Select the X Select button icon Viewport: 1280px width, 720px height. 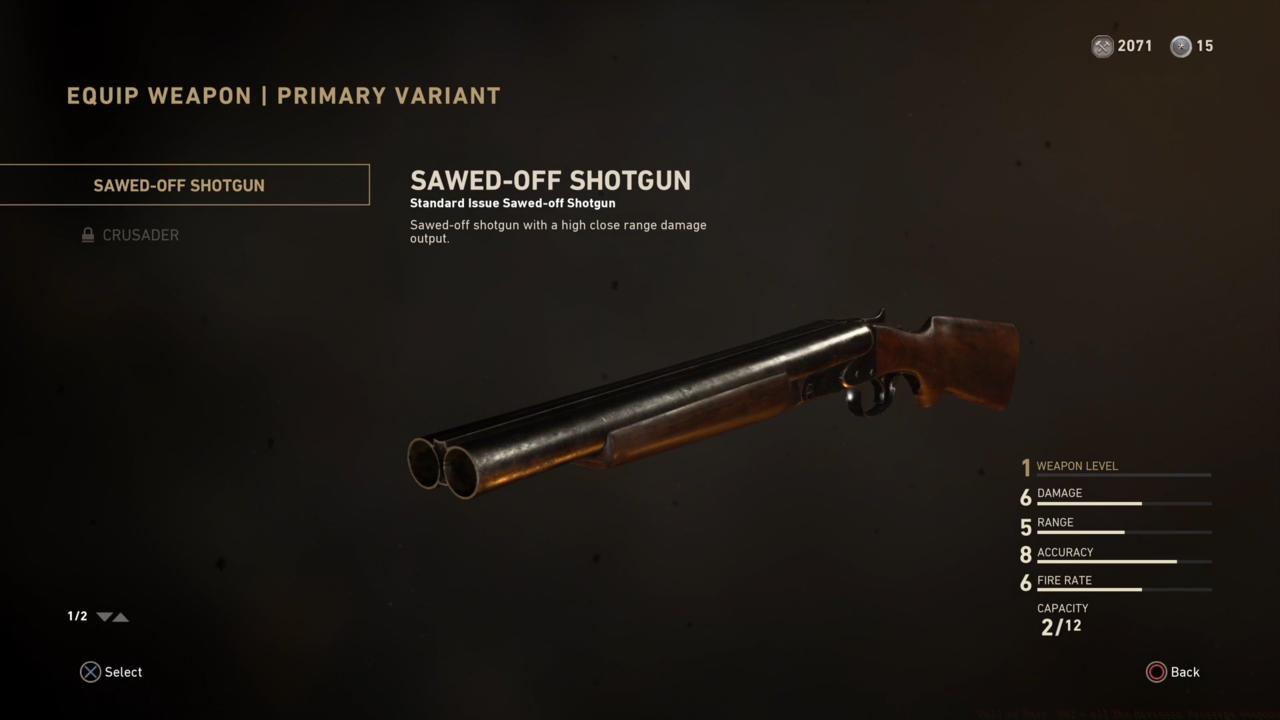[x=90, y=671]
